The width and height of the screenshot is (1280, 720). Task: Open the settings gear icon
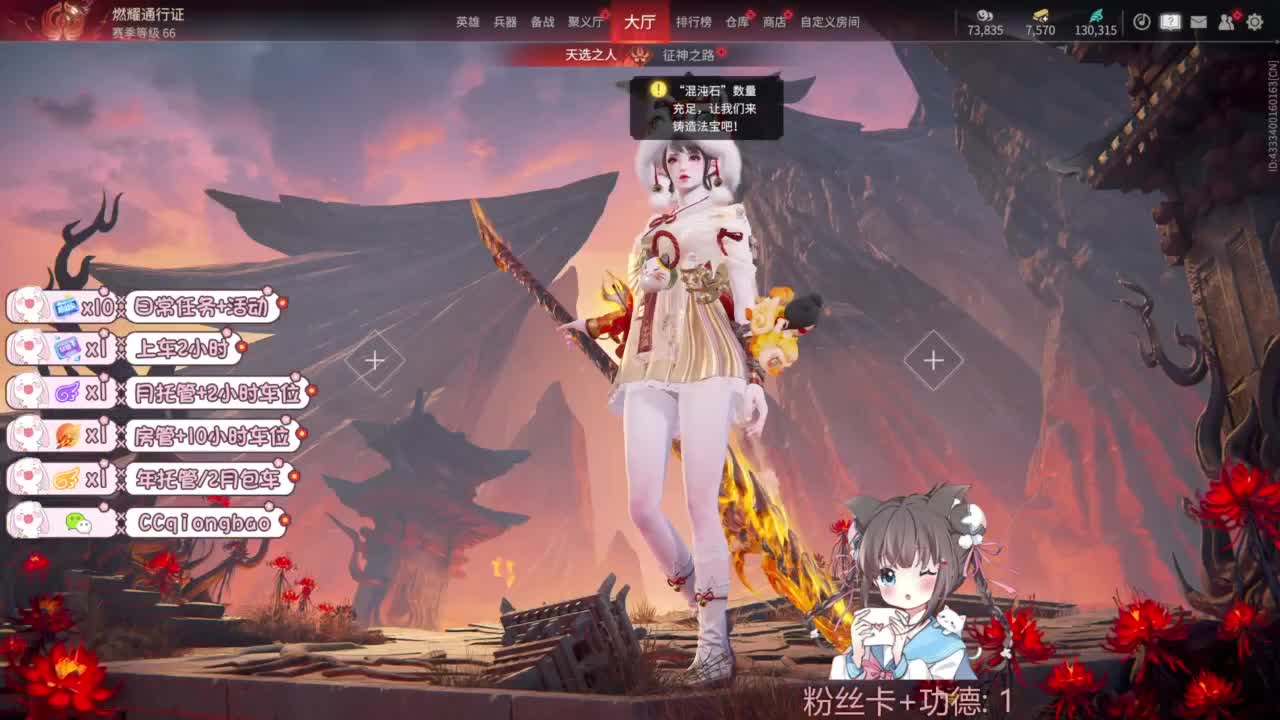[1253, 22]
